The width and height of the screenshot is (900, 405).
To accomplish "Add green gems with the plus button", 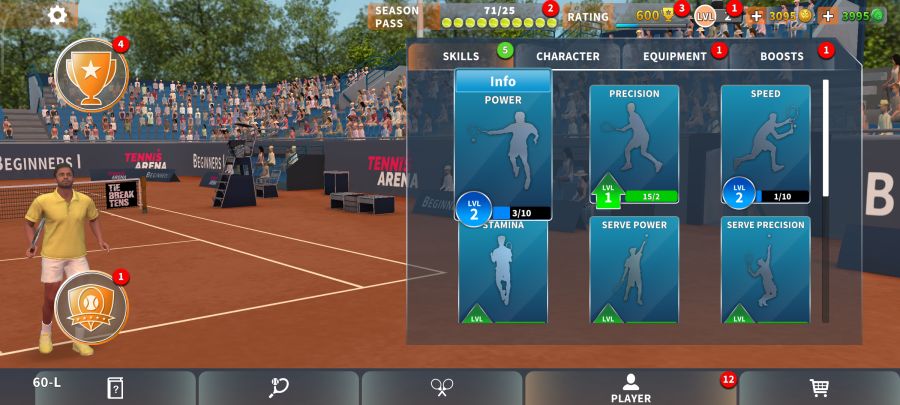I will [x=828, y=16].
